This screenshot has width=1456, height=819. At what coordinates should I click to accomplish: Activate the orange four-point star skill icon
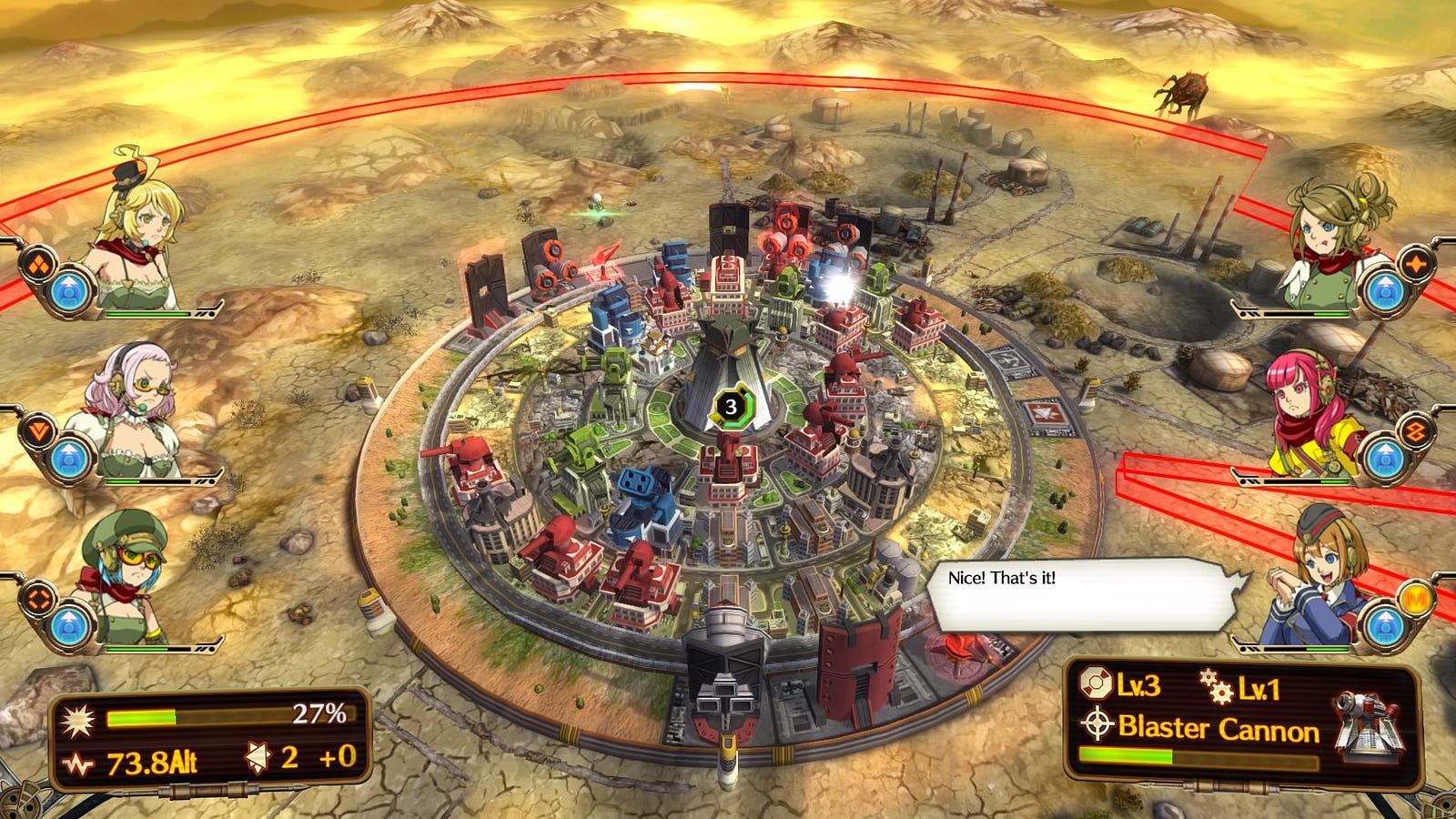(x=1416, y=266)
